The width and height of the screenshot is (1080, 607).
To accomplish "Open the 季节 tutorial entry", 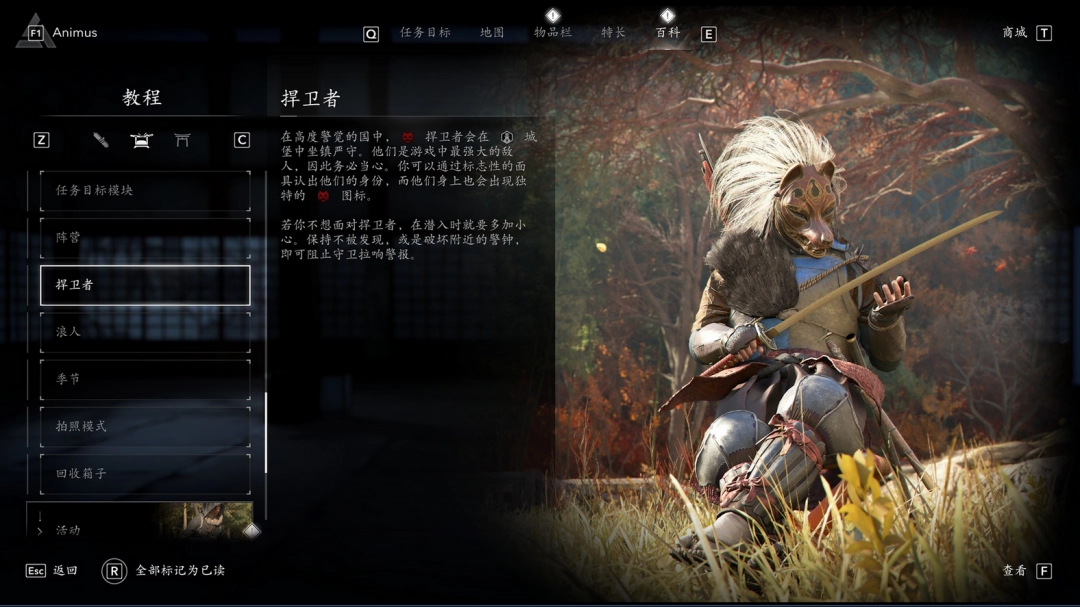I will pyautogui.click(x=145, y=379).
